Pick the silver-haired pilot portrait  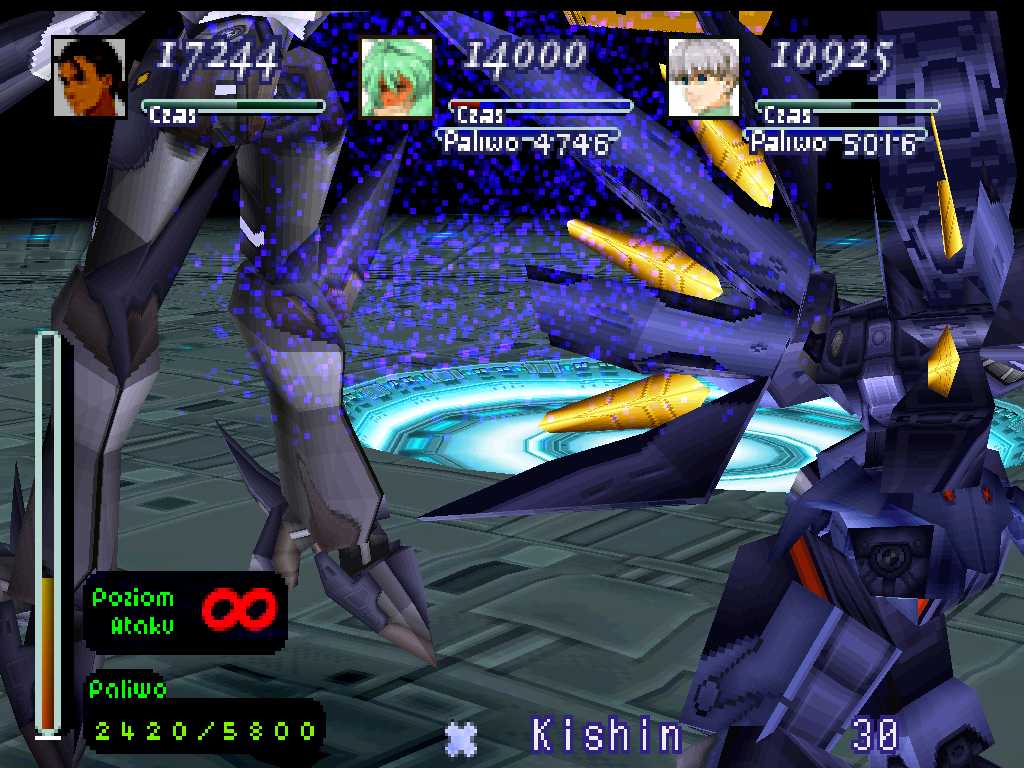[x=703, y=78]
